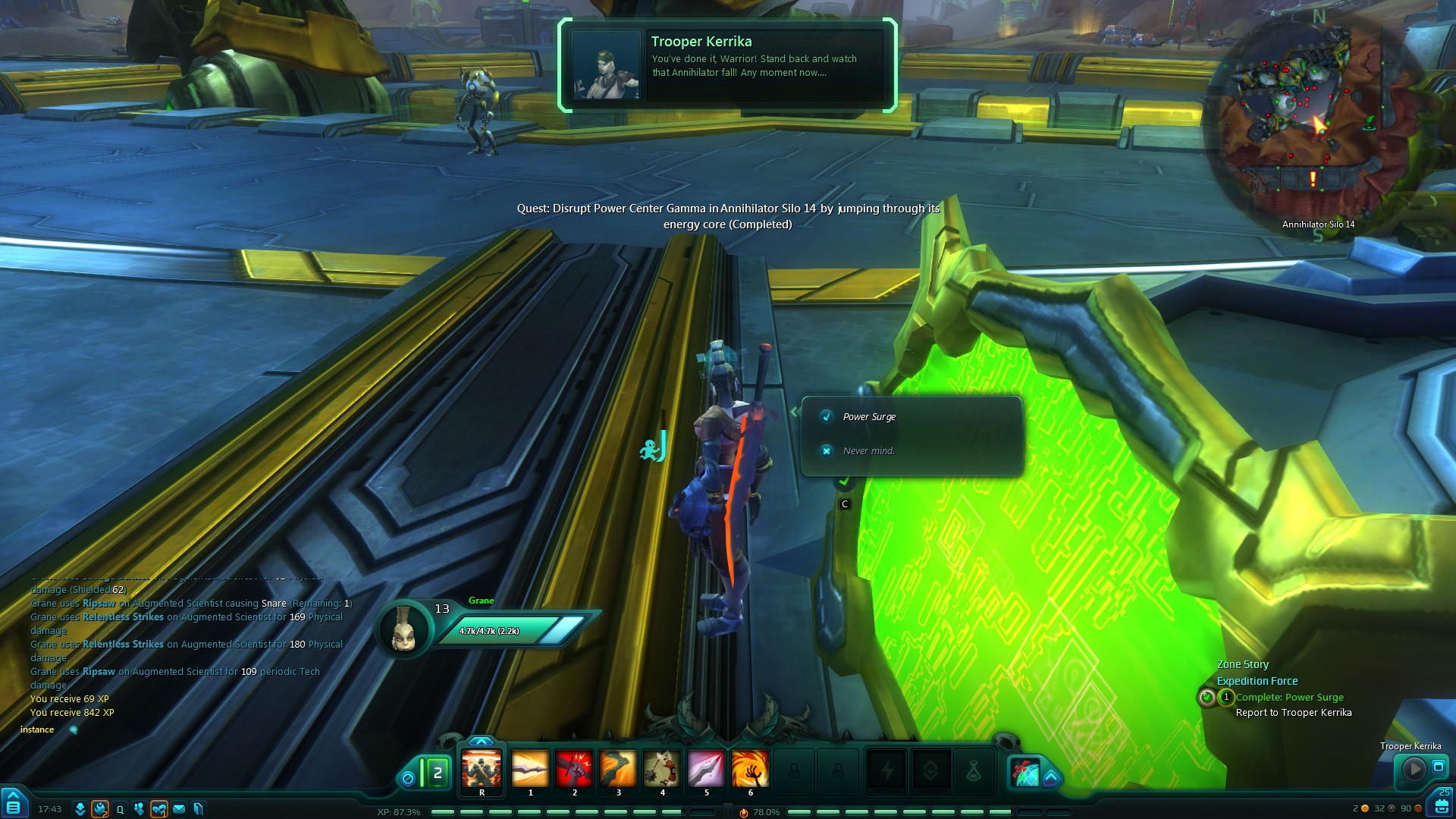The height and width of the screenshot is (819, 1456).
Task: Use the mace-swinging ability in slot 4
Action: click(x=662, y=770)
